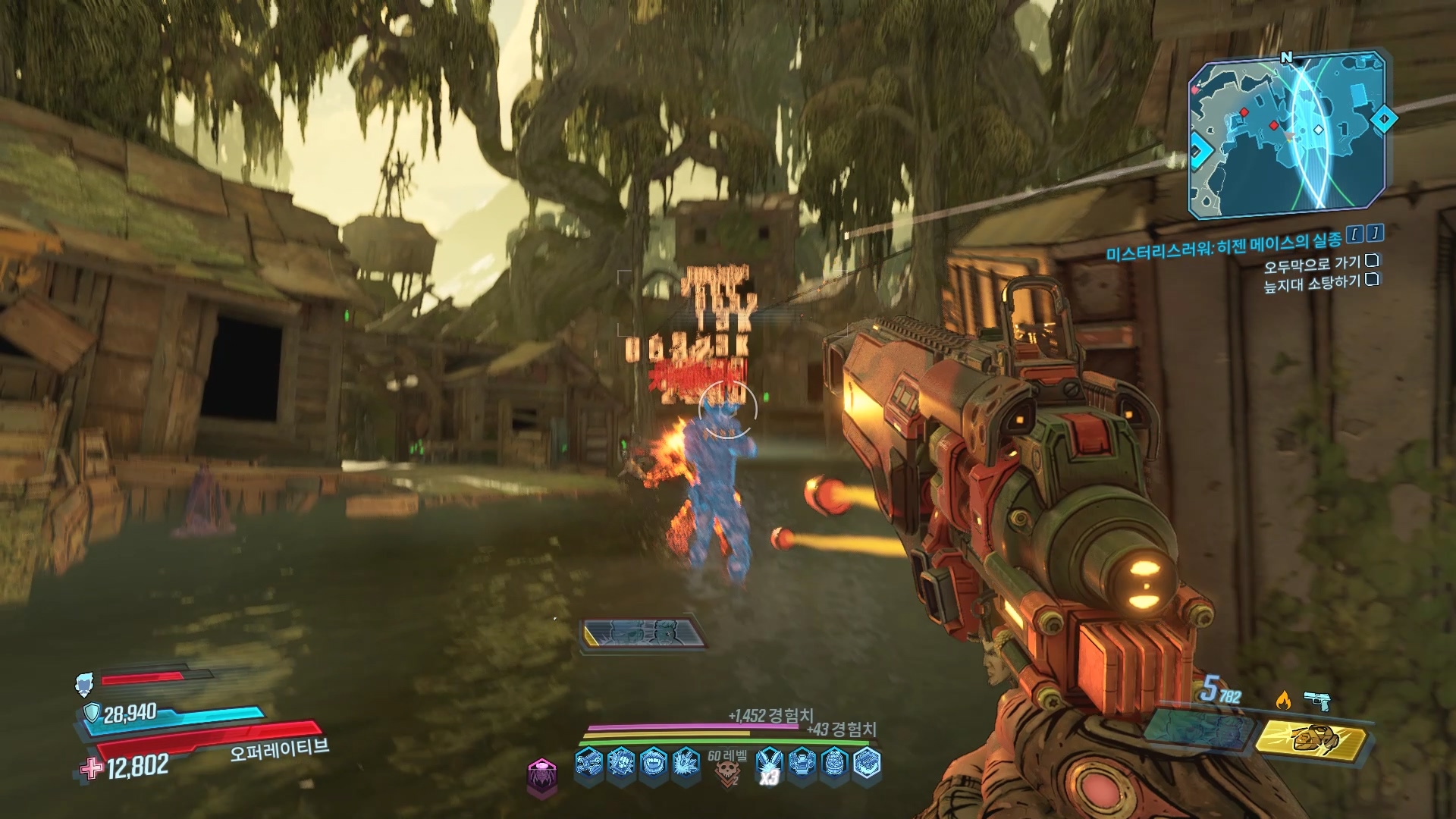The width and height of the screenshot is (1456, 819).
Task: Click the shield icon beside 28,940
Action: click(x=92, y=712)
